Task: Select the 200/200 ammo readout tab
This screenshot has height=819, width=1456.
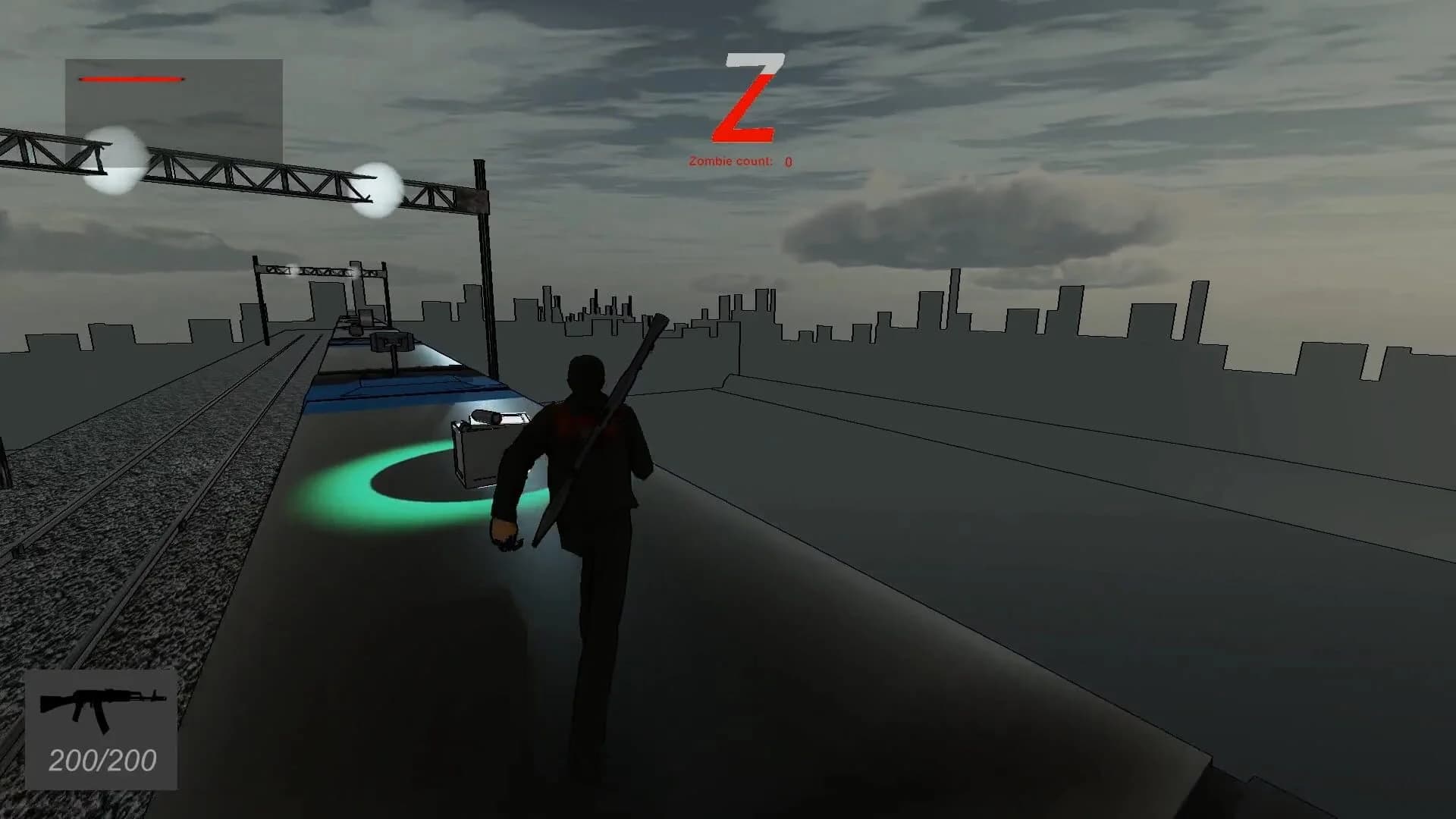Action: point(101,758)
